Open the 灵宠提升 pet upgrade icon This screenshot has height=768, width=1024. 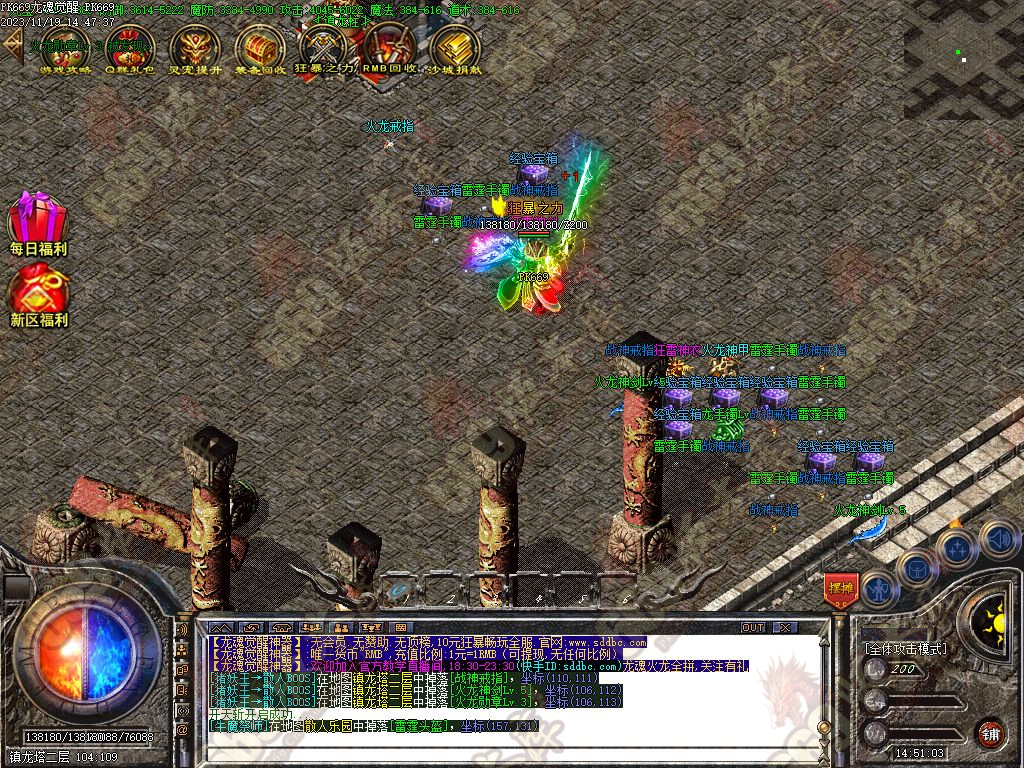[x=194, y=48]
